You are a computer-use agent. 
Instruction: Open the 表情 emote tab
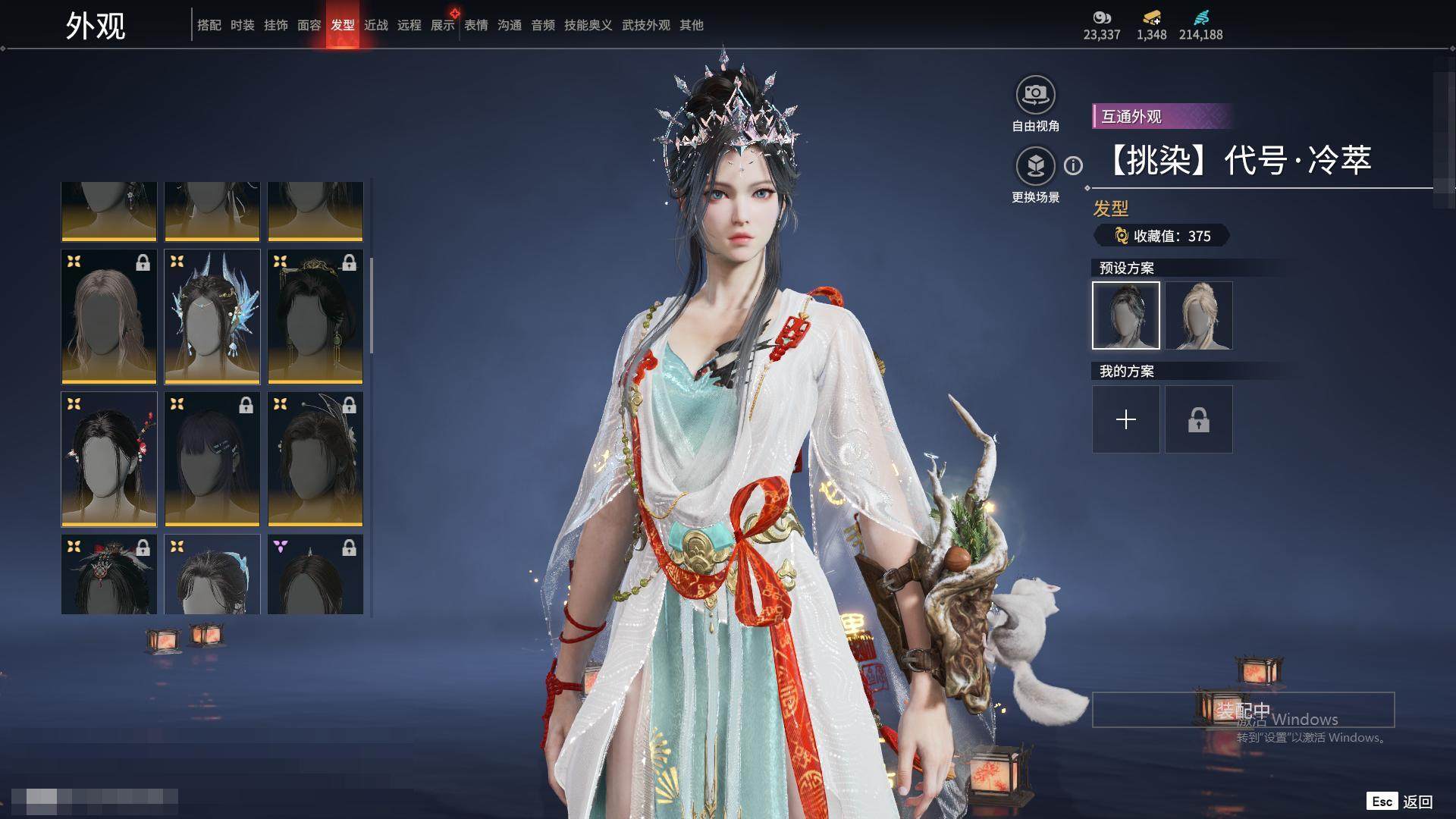pos(476,25)
